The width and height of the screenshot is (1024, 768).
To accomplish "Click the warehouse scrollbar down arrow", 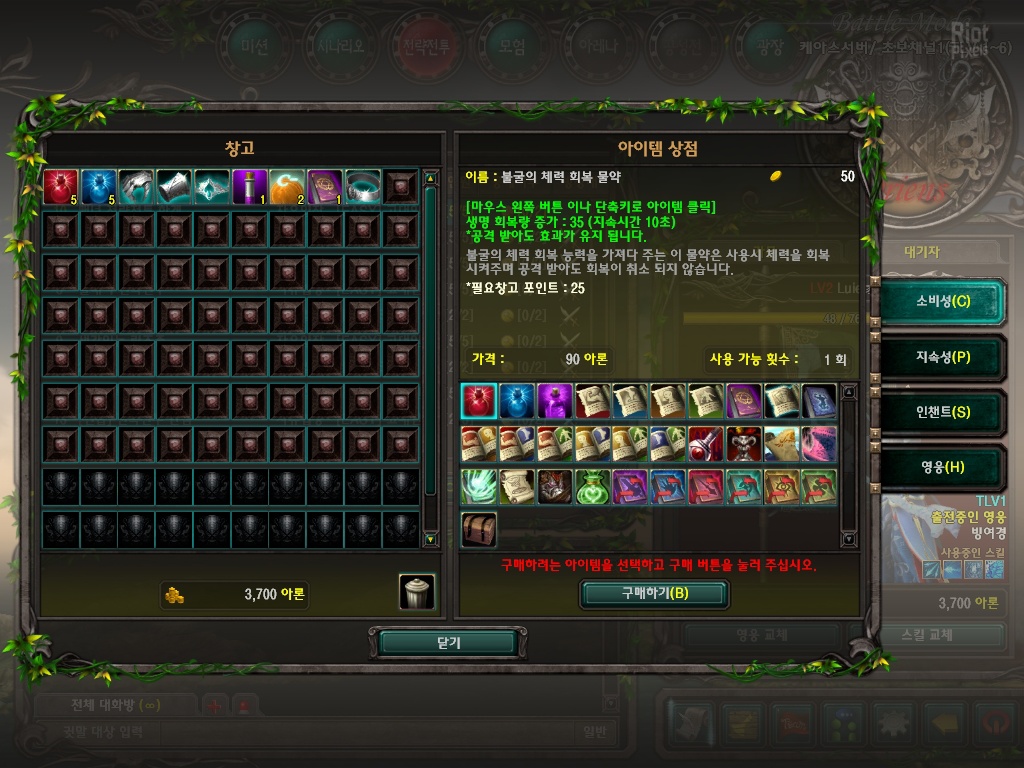I will pos(431,539).
